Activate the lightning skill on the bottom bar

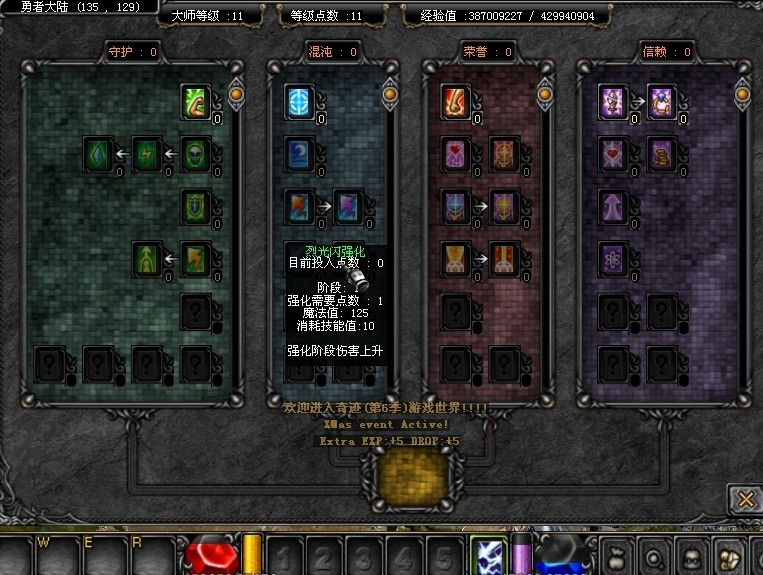pos(486,555)
